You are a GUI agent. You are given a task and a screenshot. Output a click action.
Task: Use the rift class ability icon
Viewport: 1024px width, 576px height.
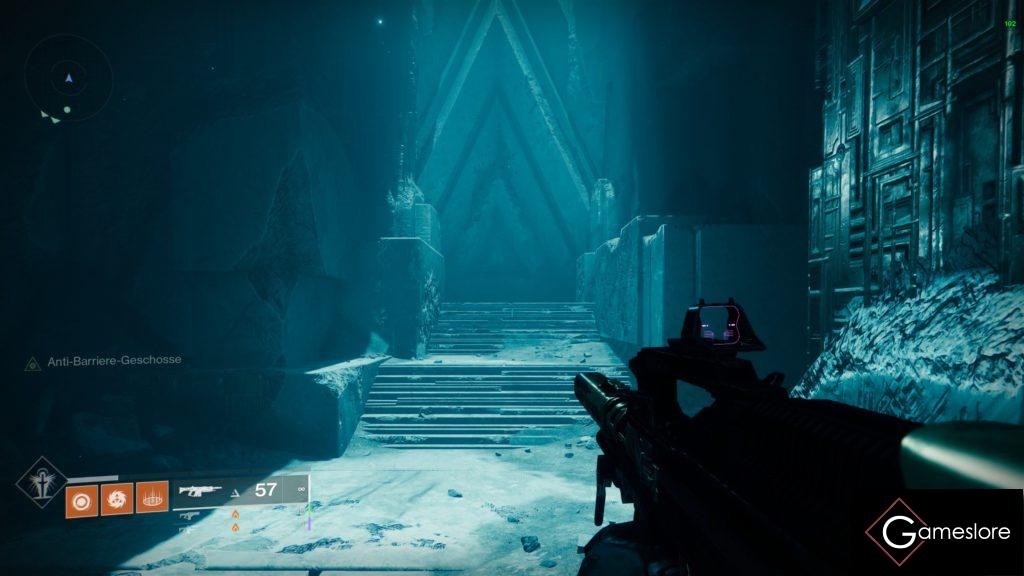152,497
